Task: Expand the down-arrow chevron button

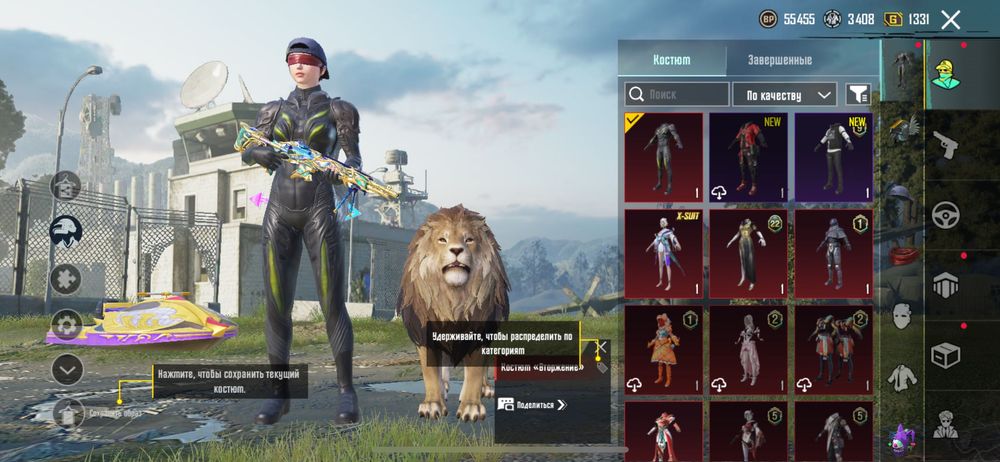Action: click(x=66, y=370)
